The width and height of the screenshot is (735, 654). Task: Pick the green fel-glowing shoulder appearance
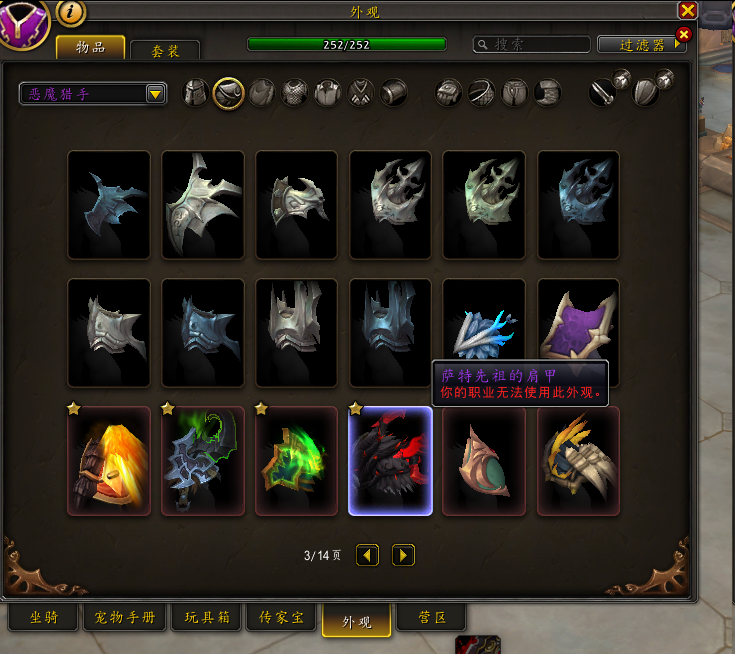[296, 461]
